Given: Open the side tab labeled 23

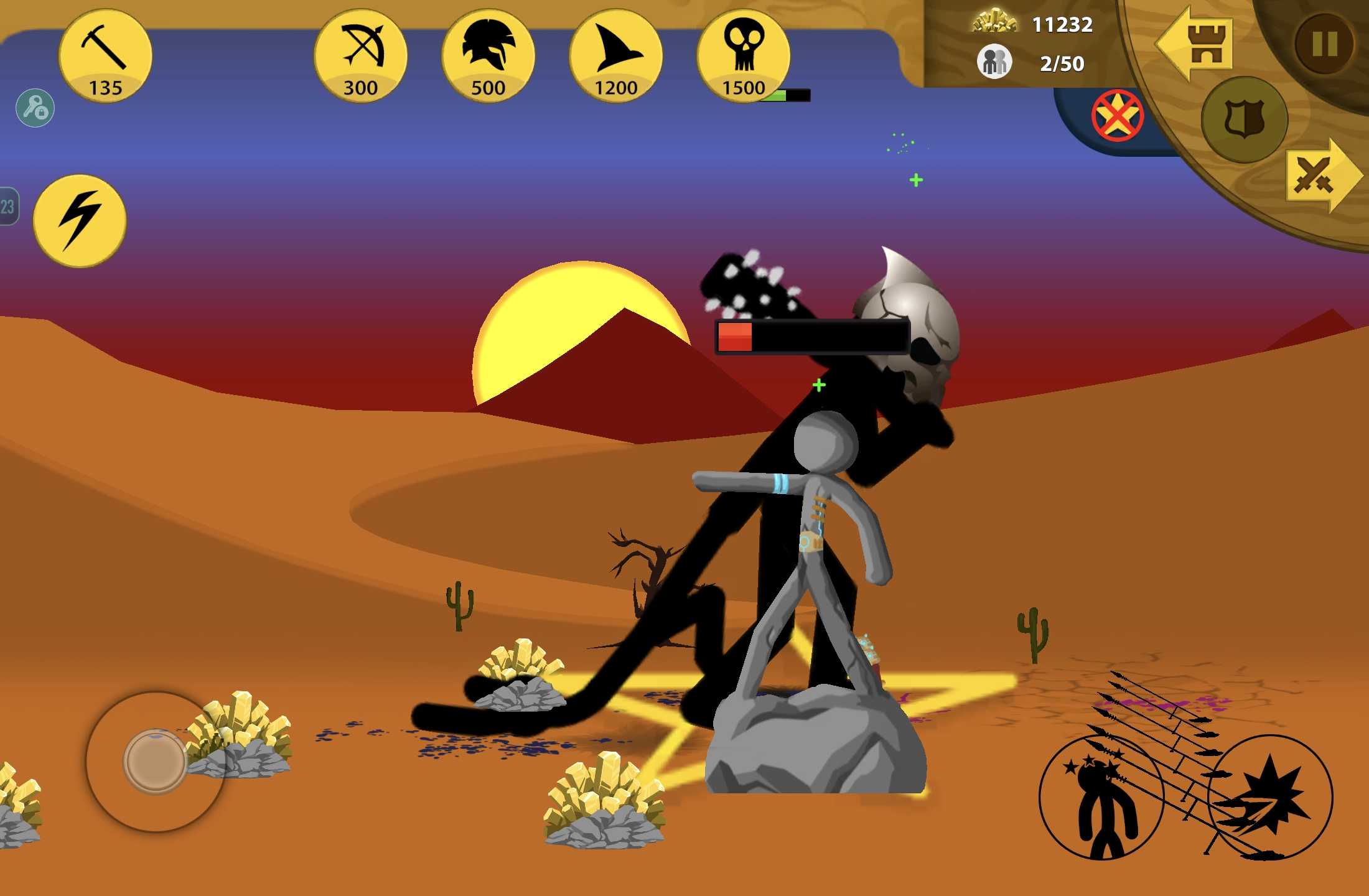Looking at the screenshot, I should pyautogui.click(x=9, y=207).
